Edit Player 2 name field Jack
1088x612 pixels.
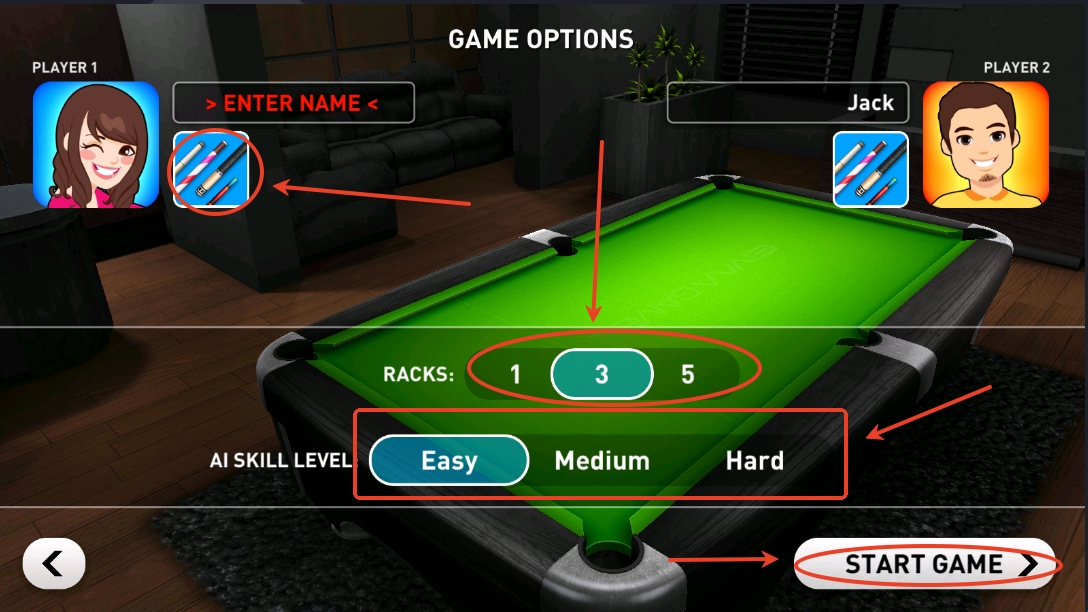(788, 103)
